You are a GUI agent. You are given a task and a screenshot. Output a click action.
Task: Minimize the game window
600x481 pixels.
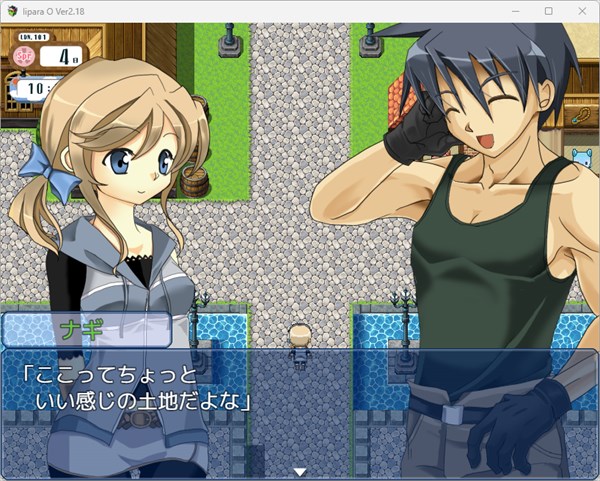pyautogui.click(x=516, y=10)
